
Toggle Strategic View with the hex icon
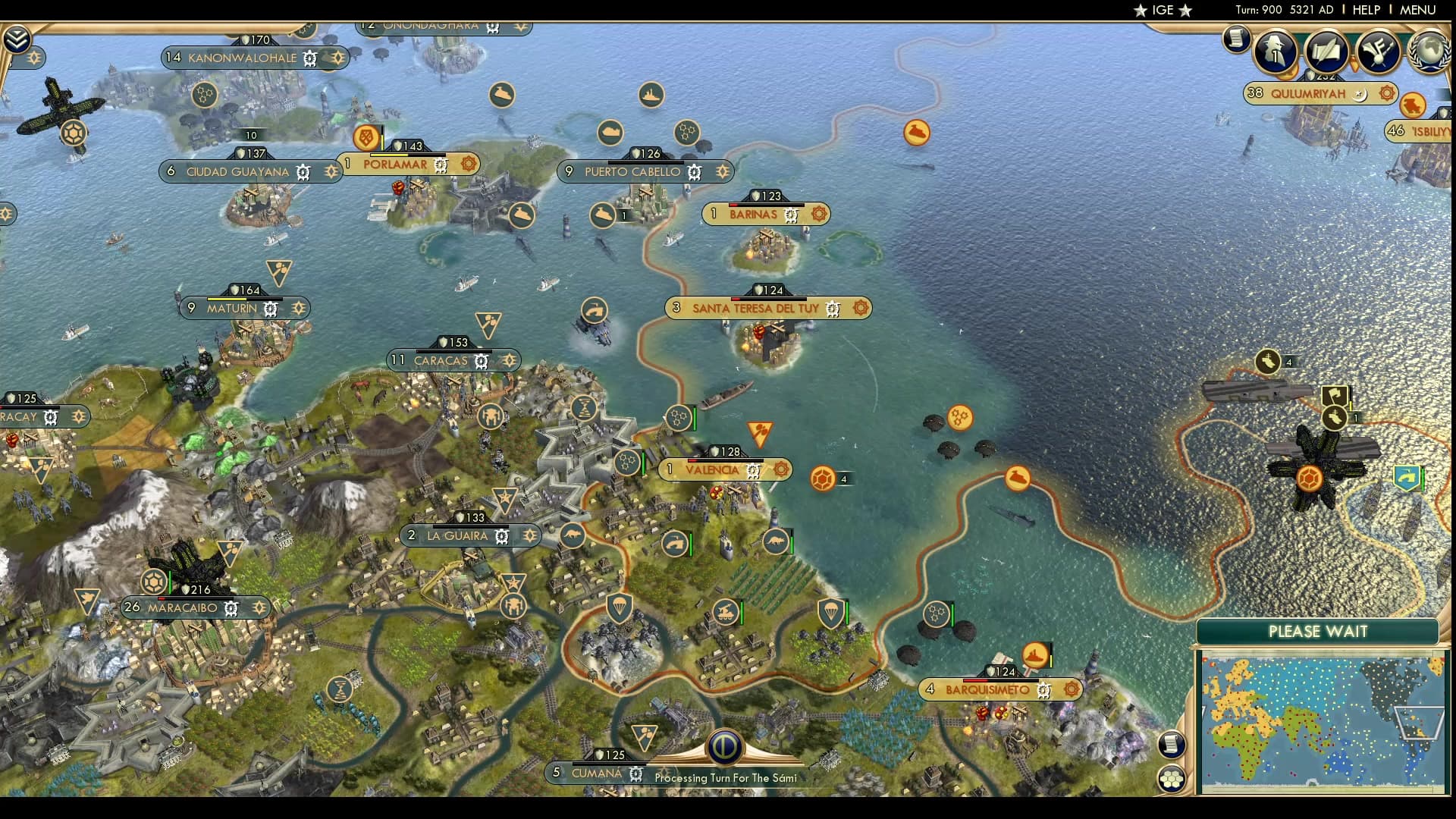(1171, 777)
